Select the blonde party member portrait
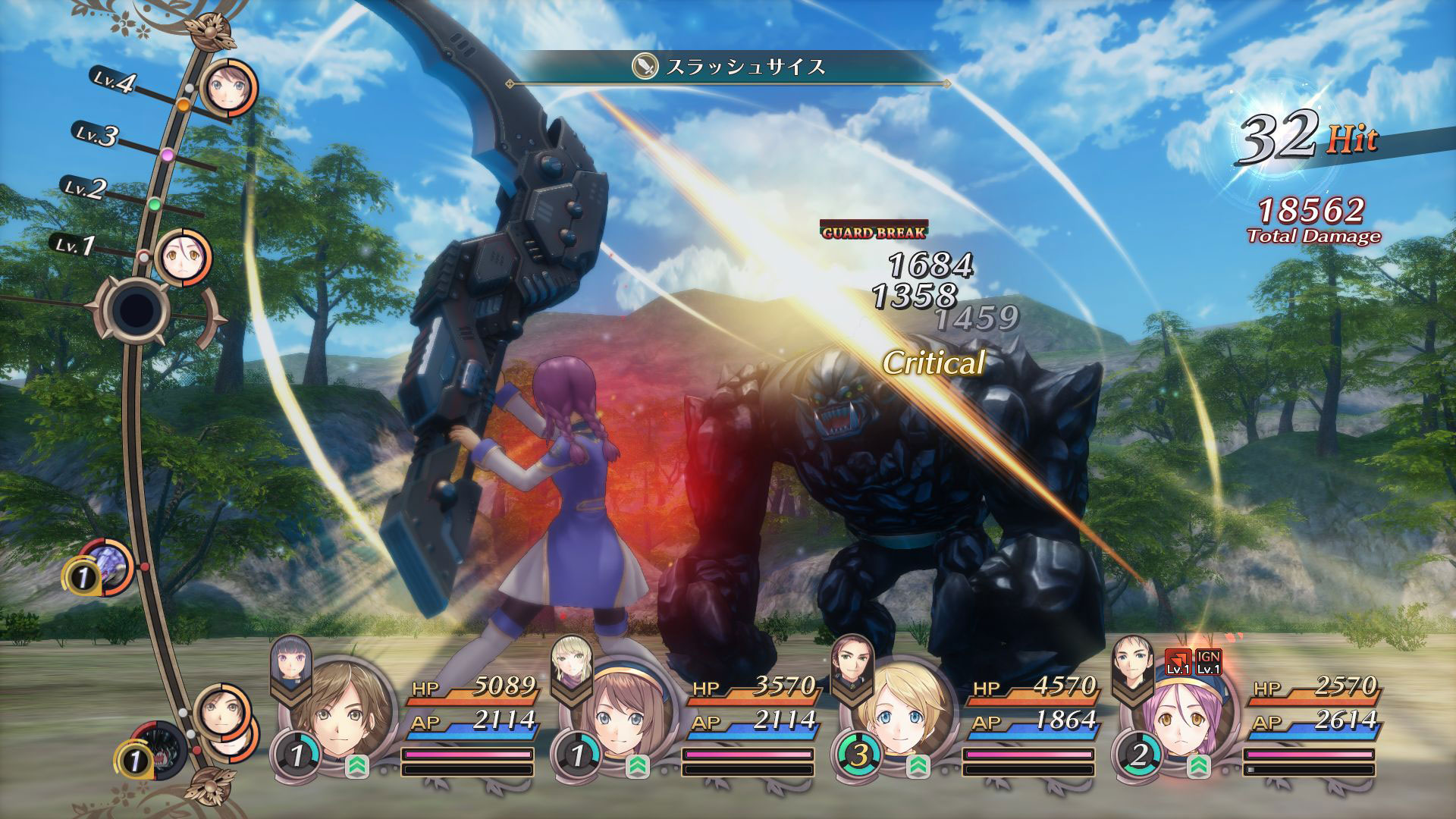This screenshot has height=819, width=1456. (x=902, y=717)
